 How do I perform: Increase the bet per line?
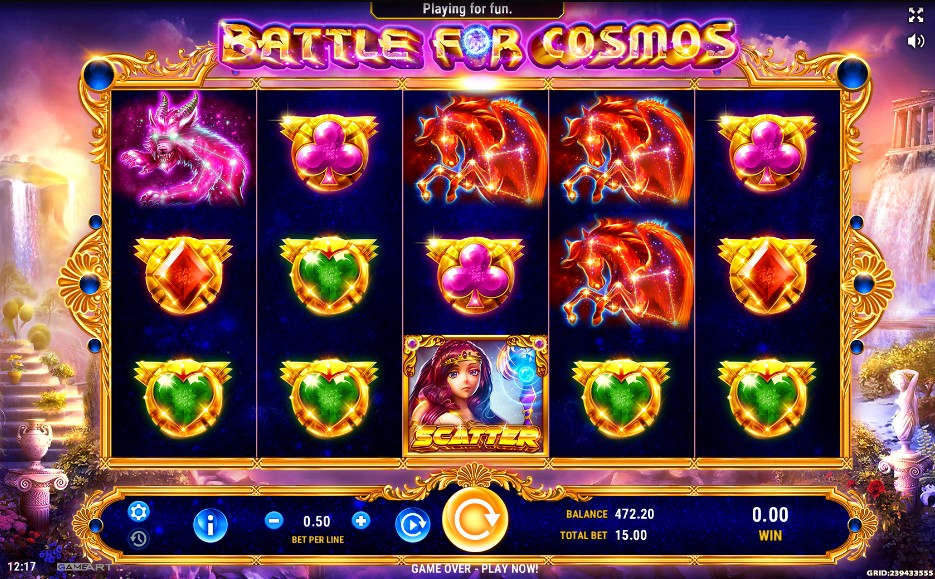361,520
